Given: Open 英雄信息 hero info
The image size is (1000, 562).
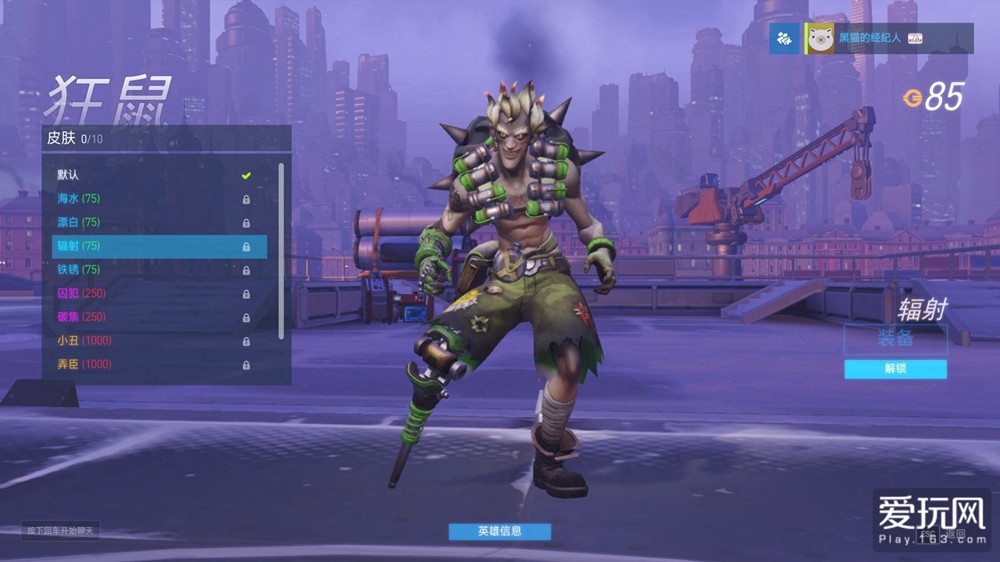Looking at the screenshot, I should point(499,531).
